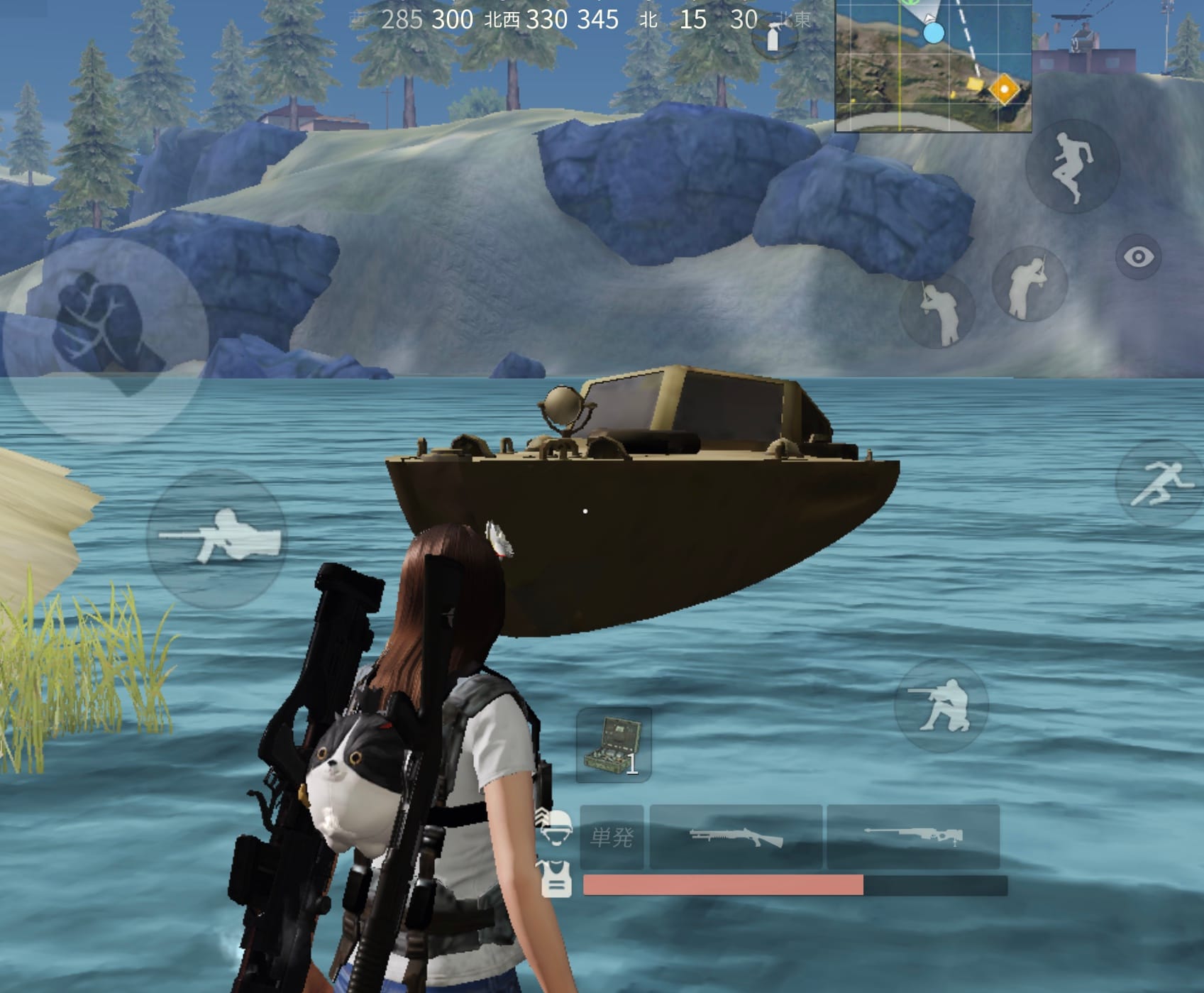The width and height of the screenshot is (1204, 993).
Task: Toggle the eye free-look icon
Action: tap(1138, 256)
